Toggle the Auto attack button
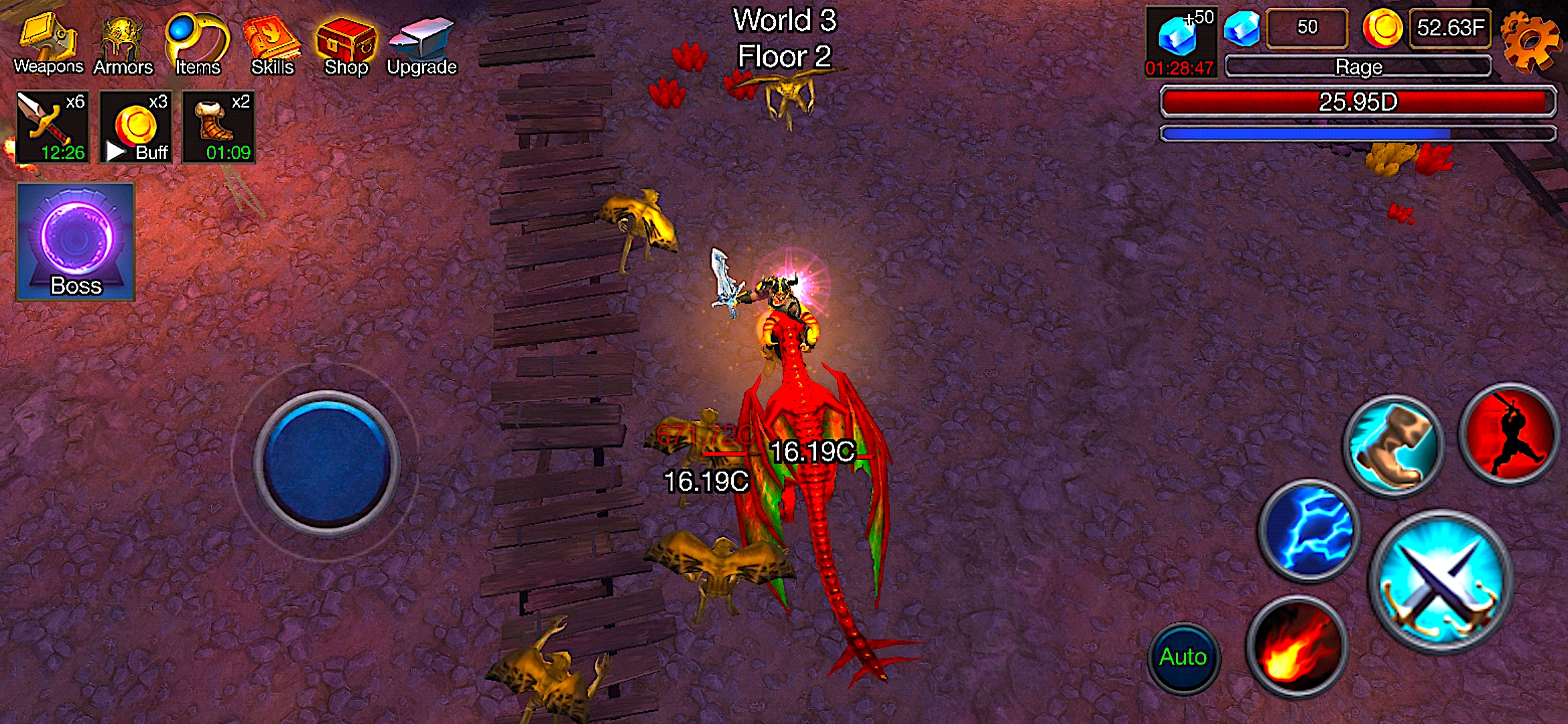Image resolution: width=1568 pixels, height=724 pixels. 1183,657
